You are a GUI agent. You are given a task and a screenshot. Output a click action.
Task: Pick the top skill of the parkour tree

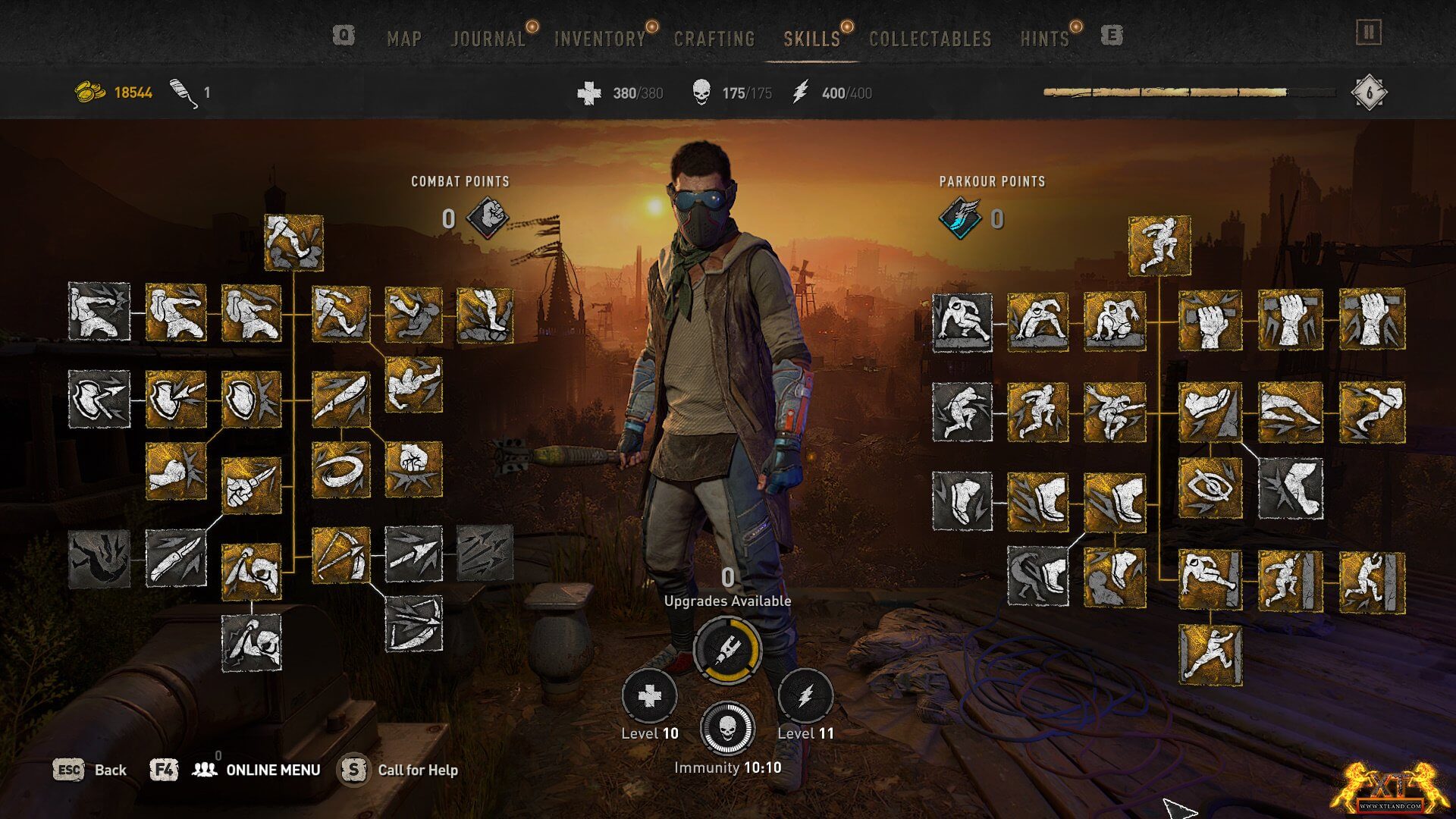coord(1159,246)
